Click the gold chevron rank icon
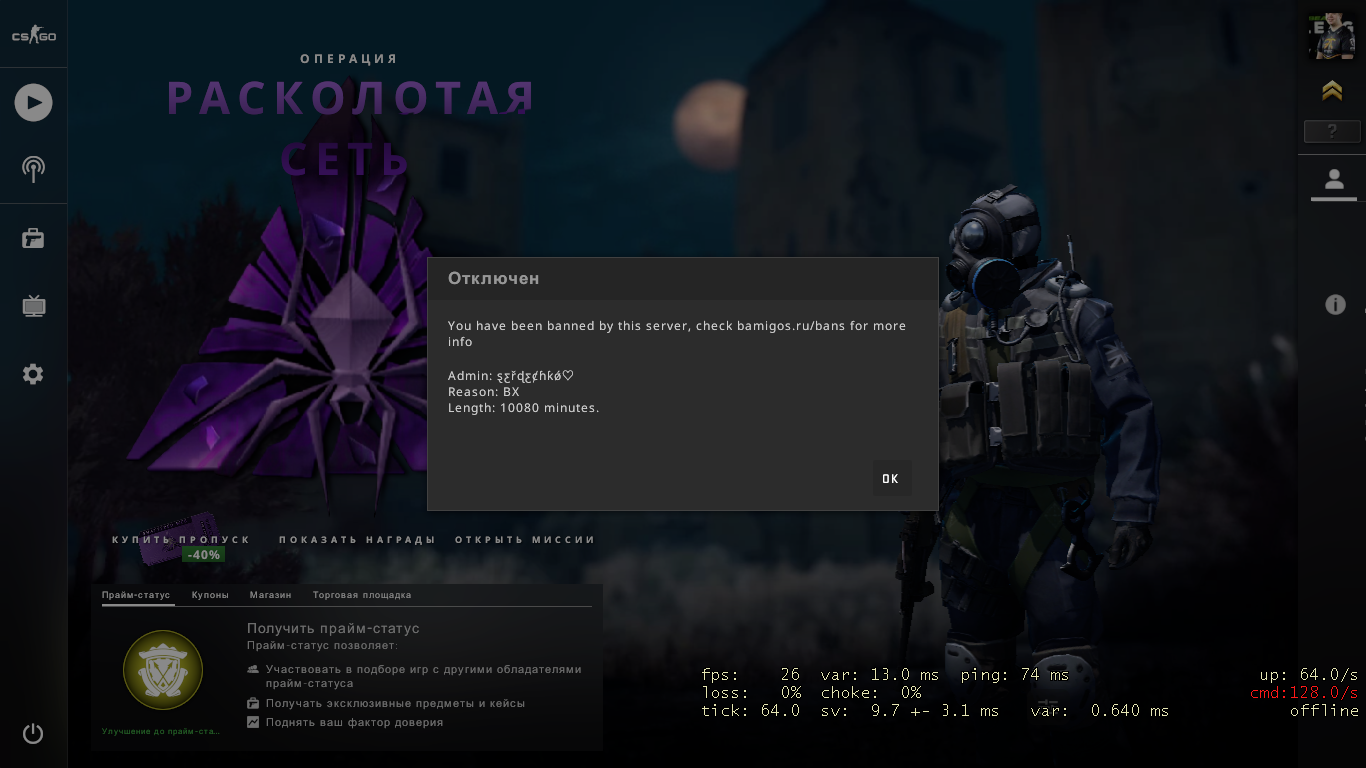 pos(1331,91)
